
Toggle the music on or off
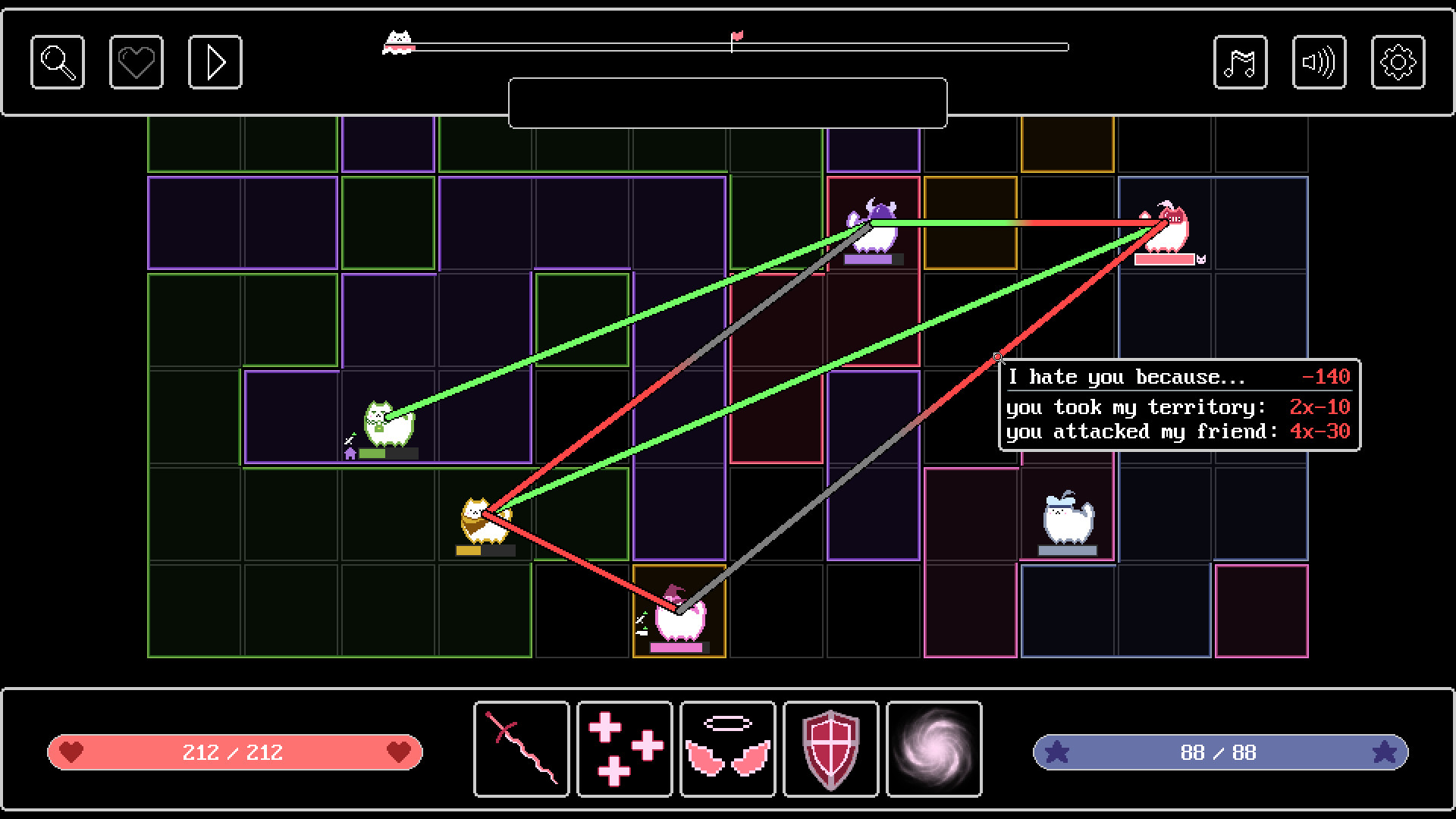coord(1241,62)
